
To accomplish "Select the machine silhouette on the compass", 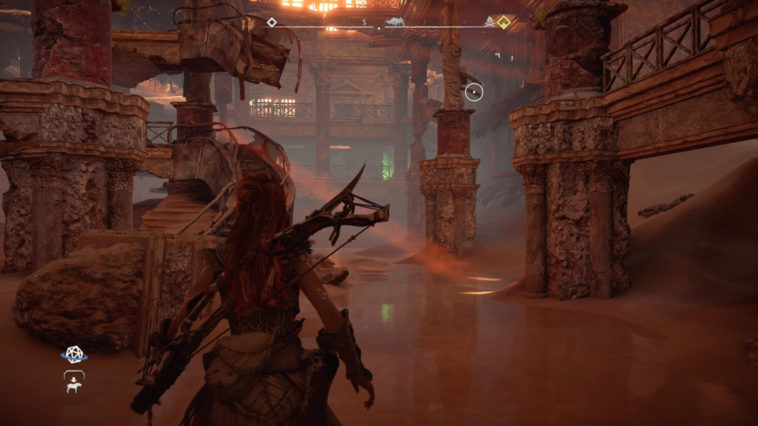I will [393, 20].
